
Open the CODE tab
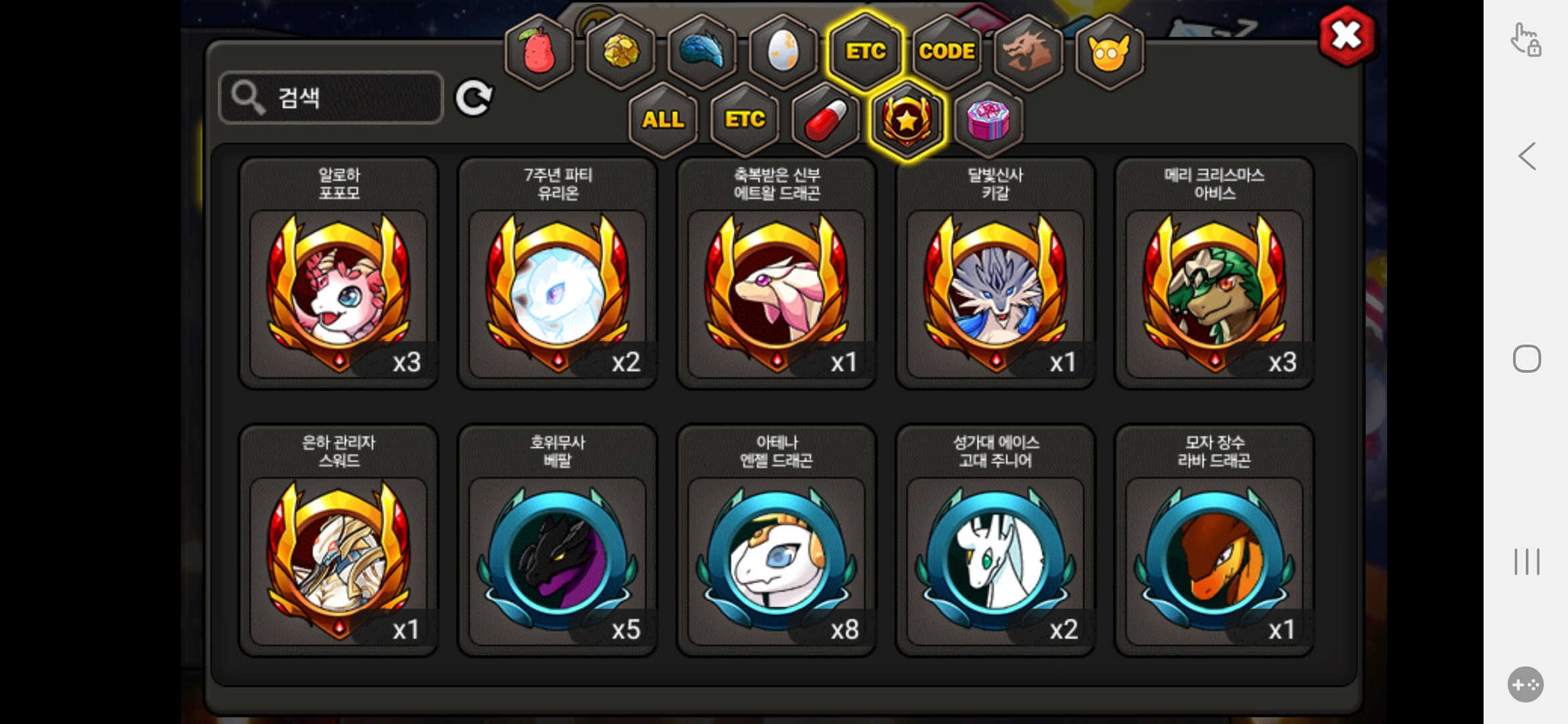click(x=947, y=52)
